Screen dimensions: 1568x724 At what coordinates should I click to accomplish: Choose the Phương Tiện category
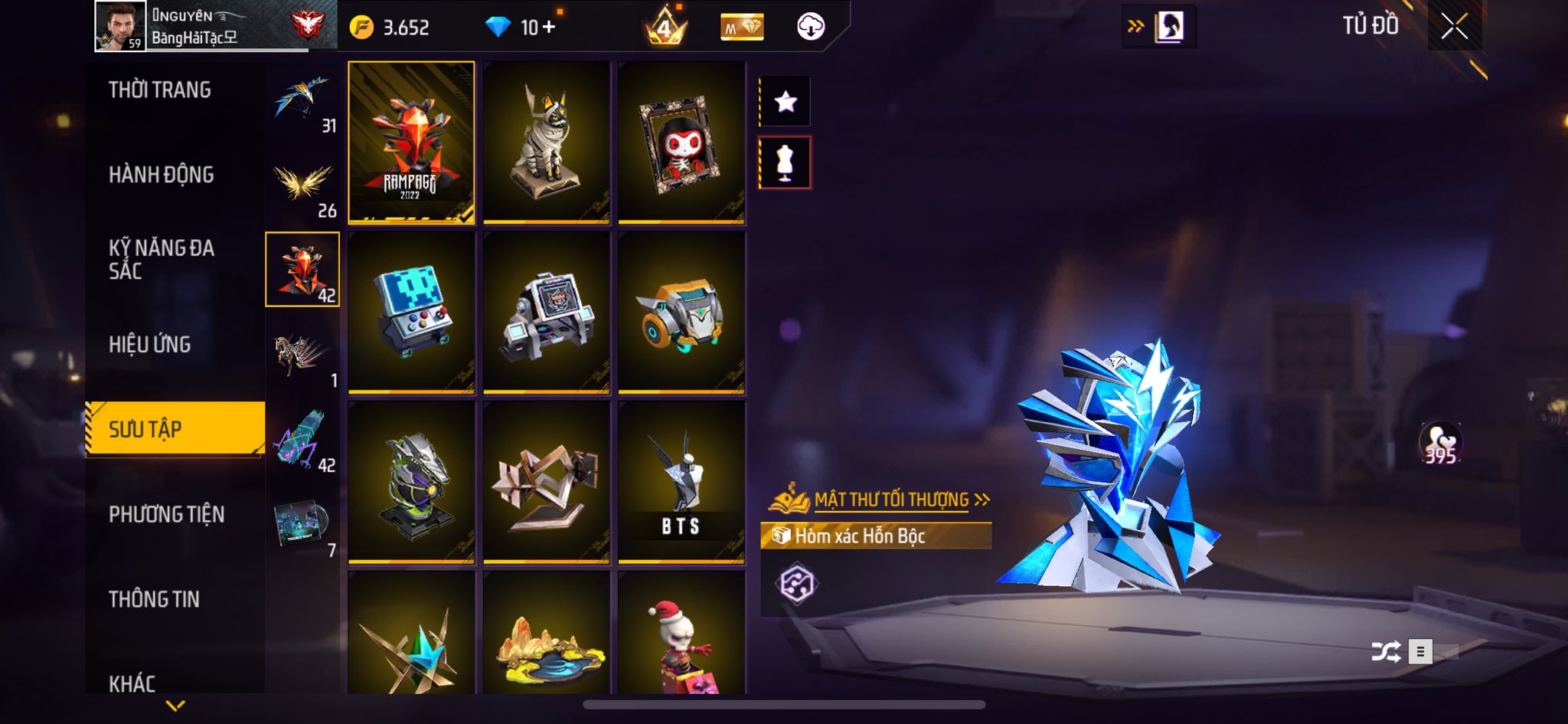pyautogui.click(x=167, y=514)
